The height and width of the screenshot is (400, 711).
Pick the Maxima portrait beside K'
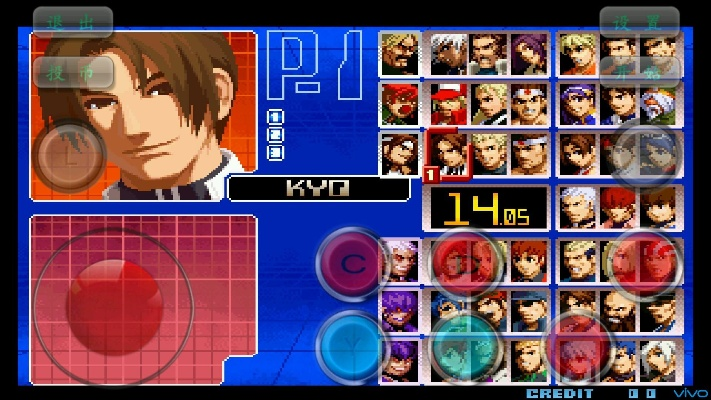click(x=489, y=53)
